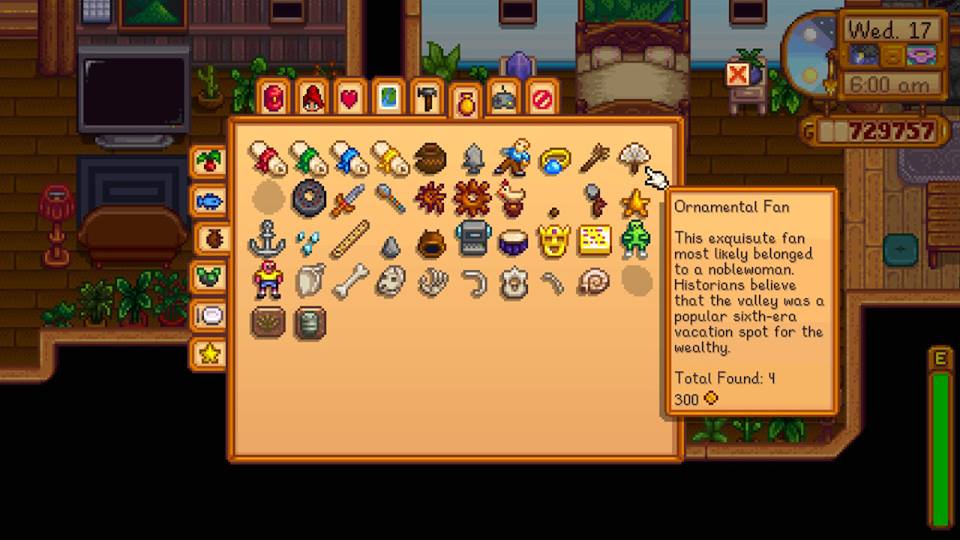This screenshot has height=540, width=960.
Task: Open the Exit Game tab
Action: pyautogui.click(x=541, y=98)
